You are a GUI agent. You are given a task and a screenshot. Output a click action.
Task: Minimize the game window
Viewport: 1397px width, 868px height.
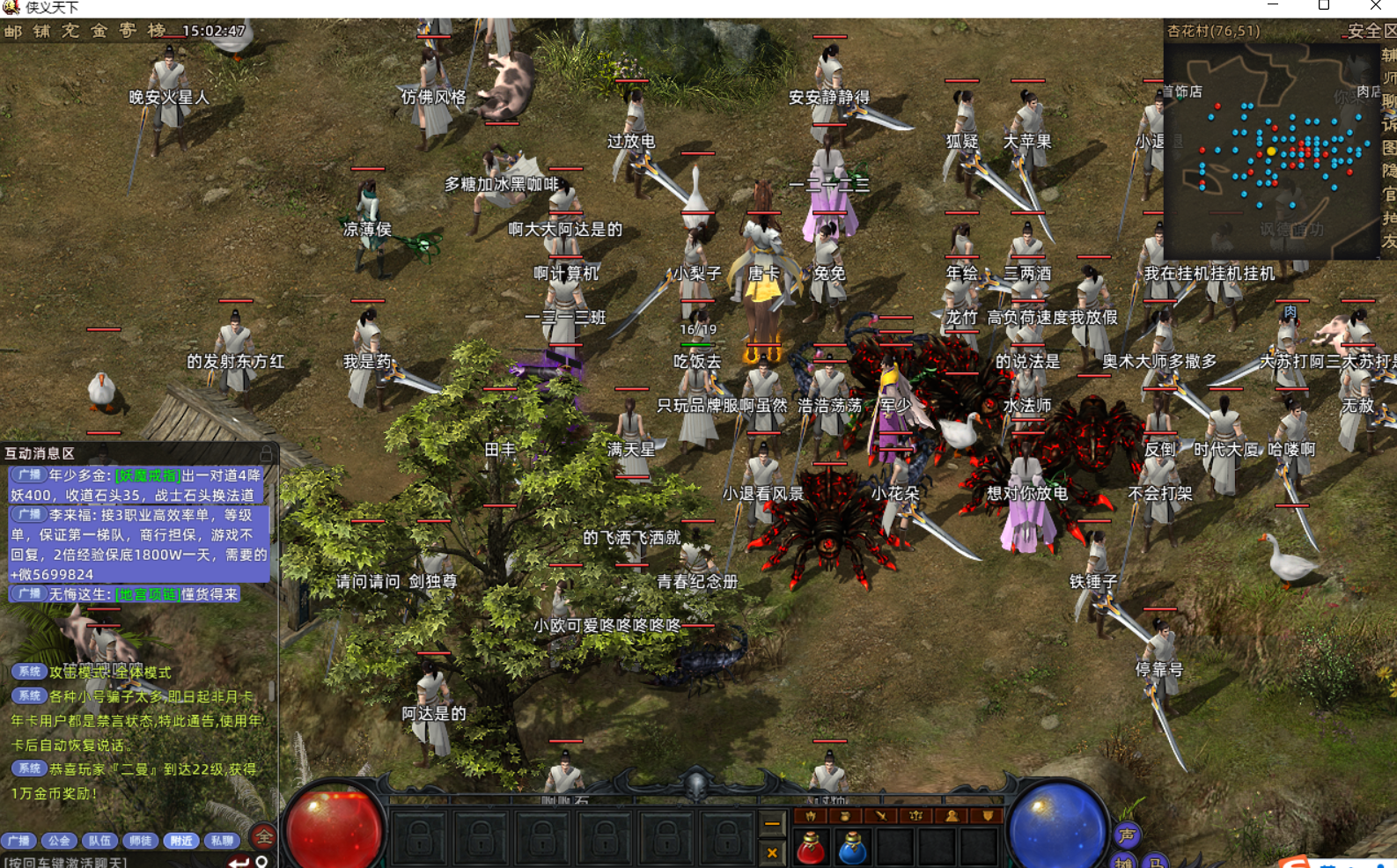(x=1272, y=5)
